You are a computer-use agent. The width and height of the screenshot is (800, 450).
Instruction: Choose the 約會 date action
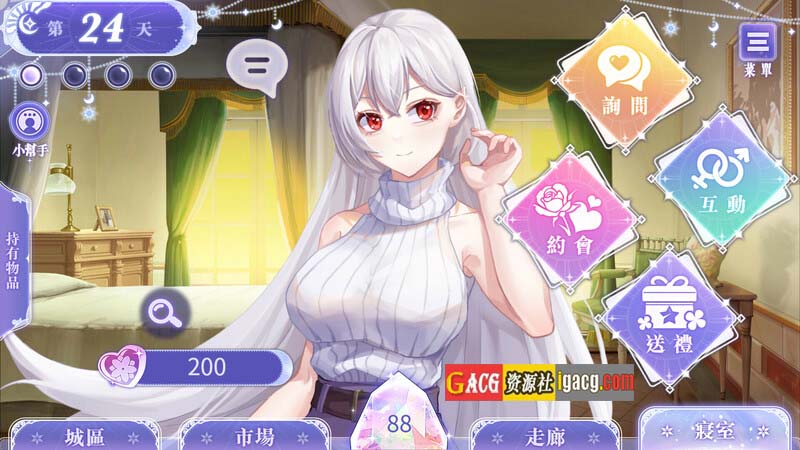[569, 215]
